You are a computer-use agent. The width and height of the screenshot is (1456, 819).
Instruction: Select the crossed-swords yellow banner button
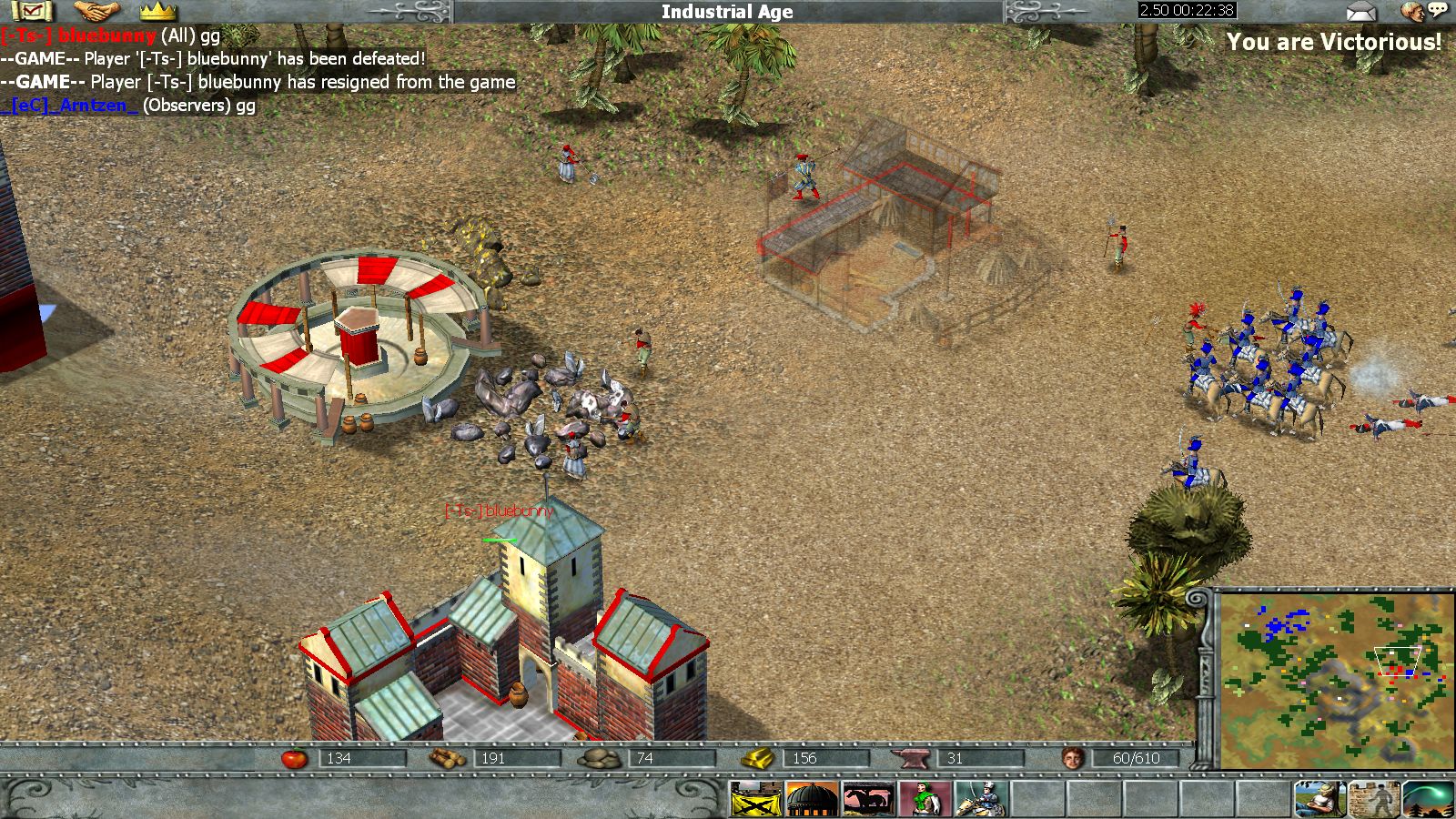[x=755, y=800]
